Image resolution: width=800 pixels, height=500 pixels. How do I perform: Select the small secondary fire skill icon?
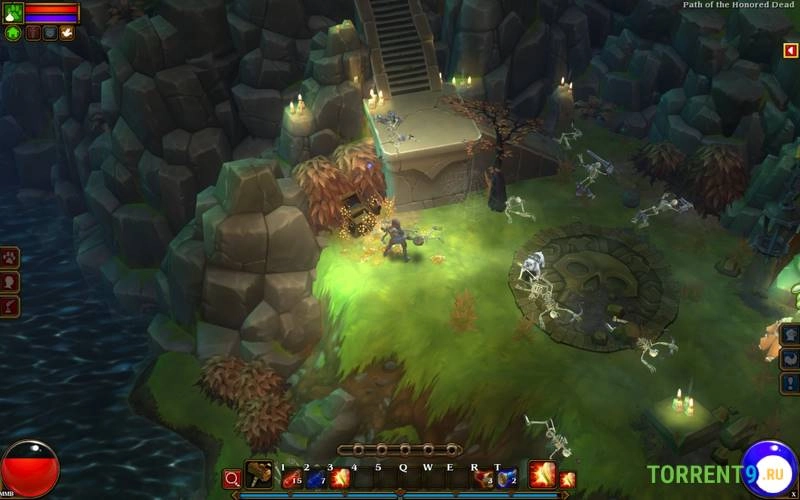pyautogui.click(x=568, y=480)
